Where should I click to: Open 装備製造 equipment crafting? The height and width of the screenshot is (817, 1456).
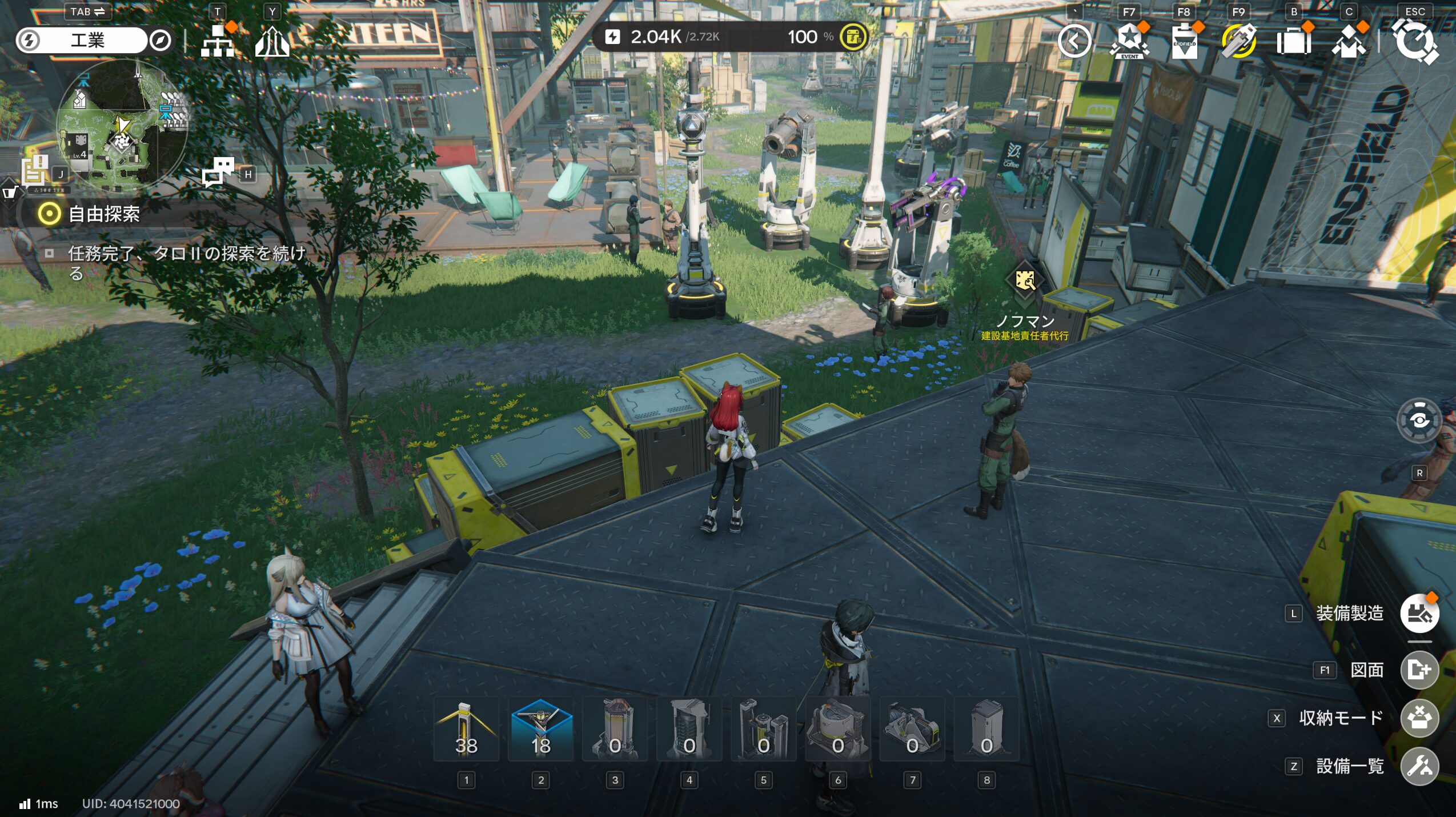coord(1419,614)
